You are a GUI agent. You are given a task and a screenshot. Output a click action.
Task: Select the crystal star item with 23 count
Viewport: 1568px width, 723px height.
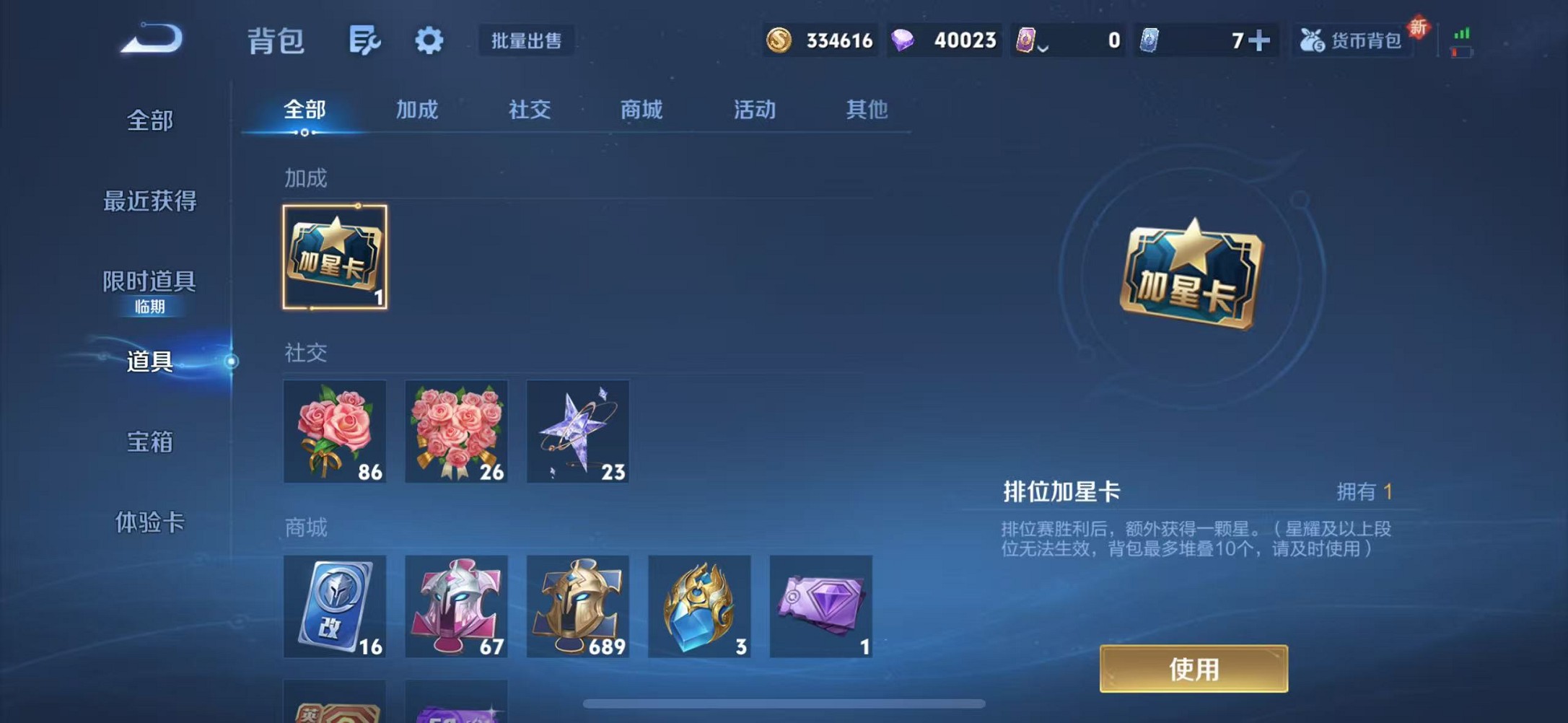point(578,431)
